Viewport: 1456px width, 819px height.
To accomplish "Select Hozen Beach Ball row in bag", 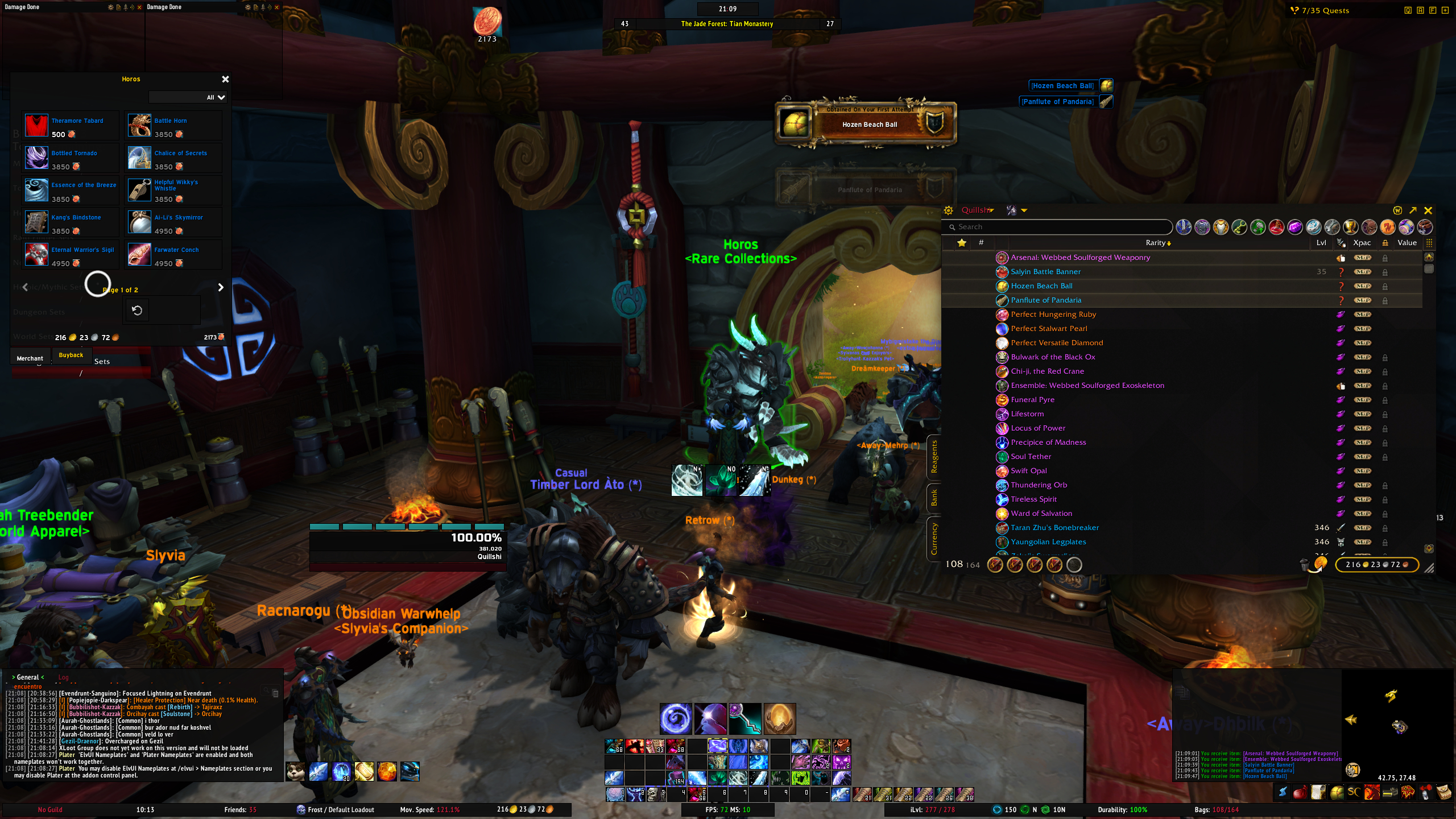I will tap(1041, 286).
